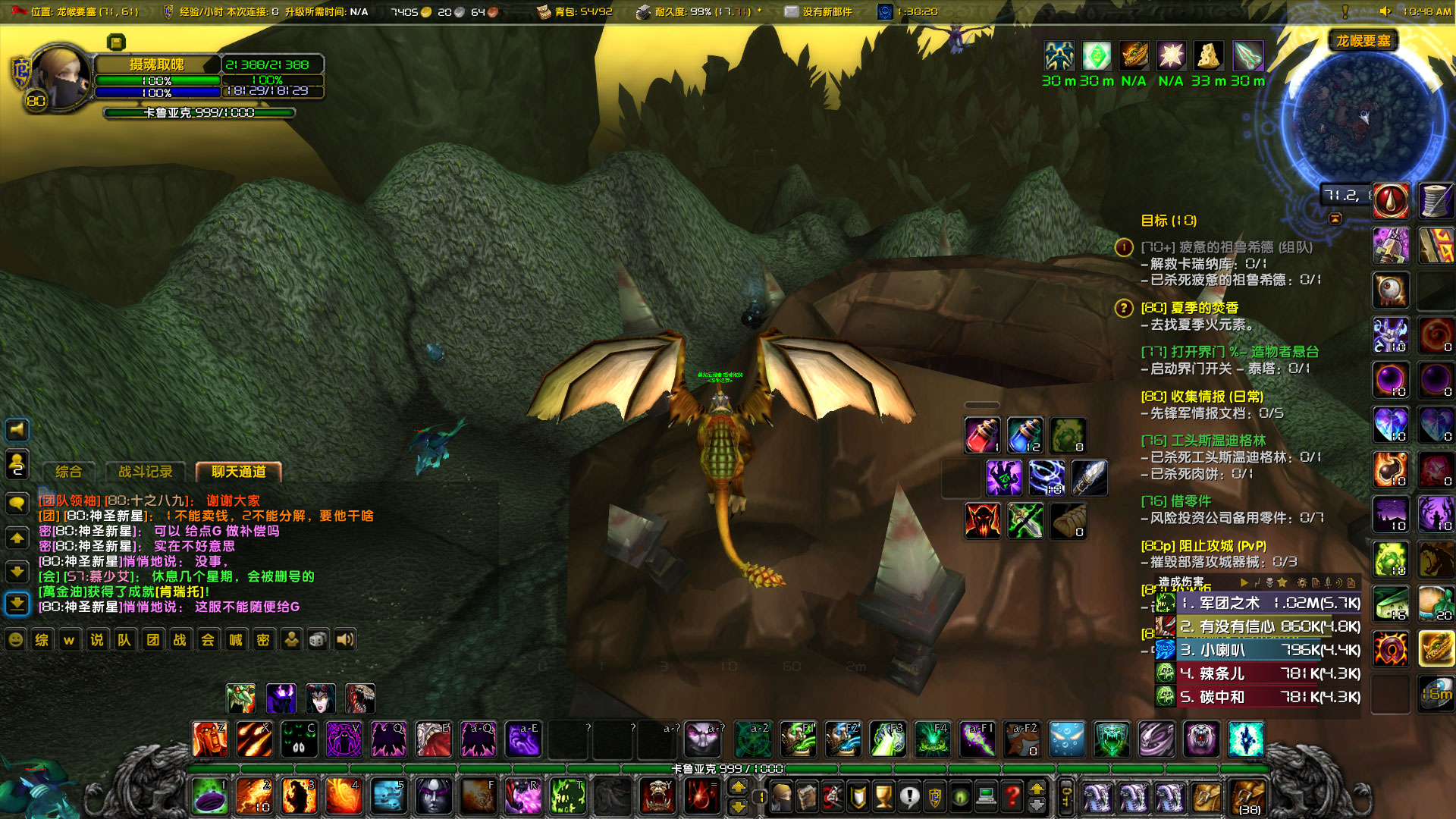Switch to the 综合 chat tab
This screenshot has width=1456, height=819.
point(69,470)
